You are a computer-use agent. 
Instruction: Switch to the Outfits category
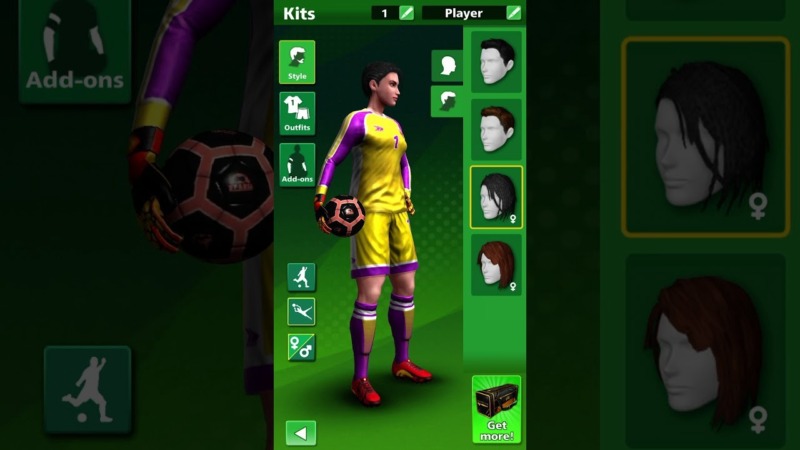(x=297, y=113)
